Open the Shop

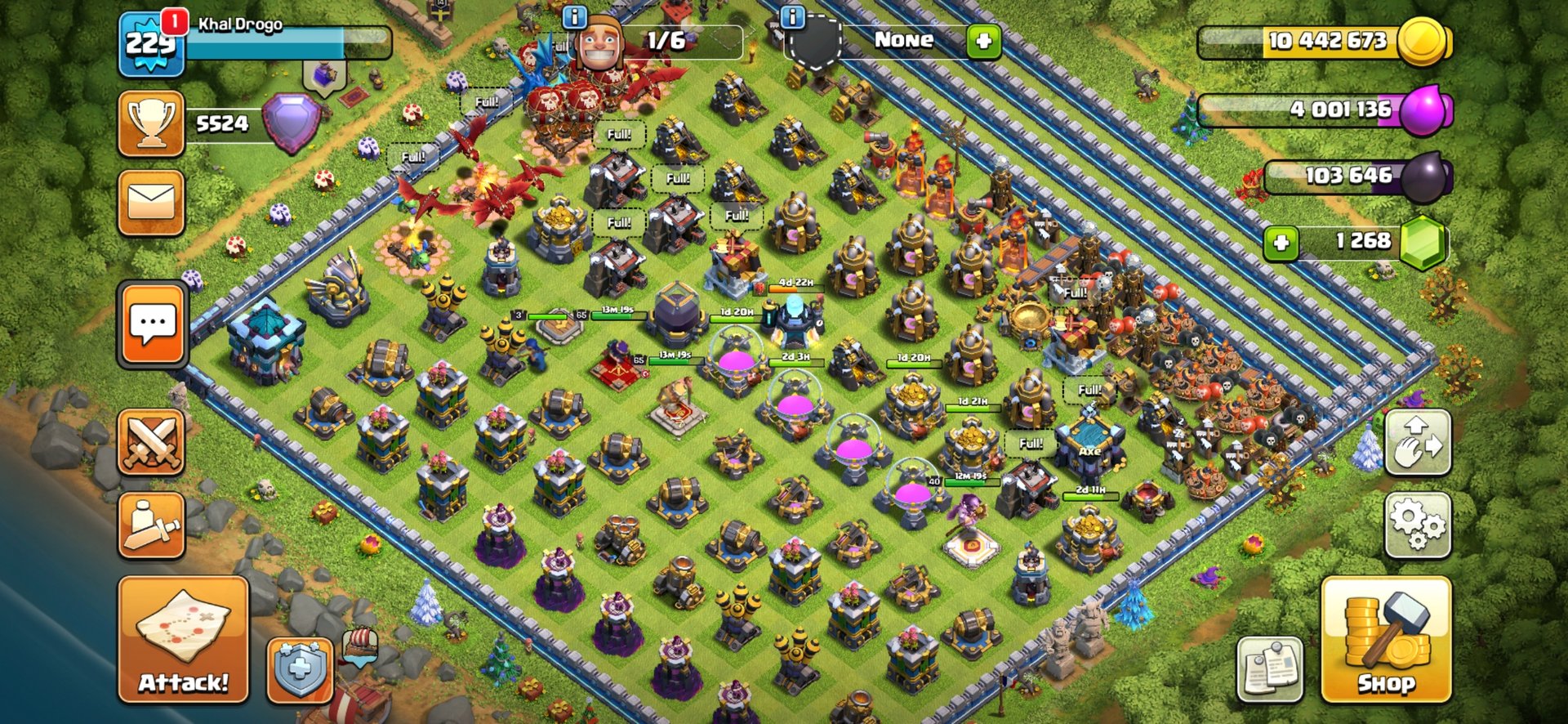1386,639
